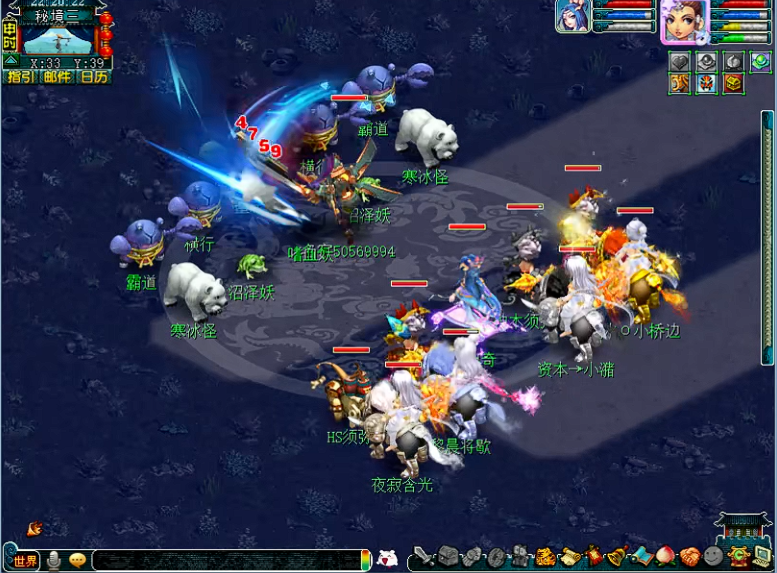Collapse the minimap with the triangle arrow
The width and height of the screenshot is (777, 573).
coord(10,61)
